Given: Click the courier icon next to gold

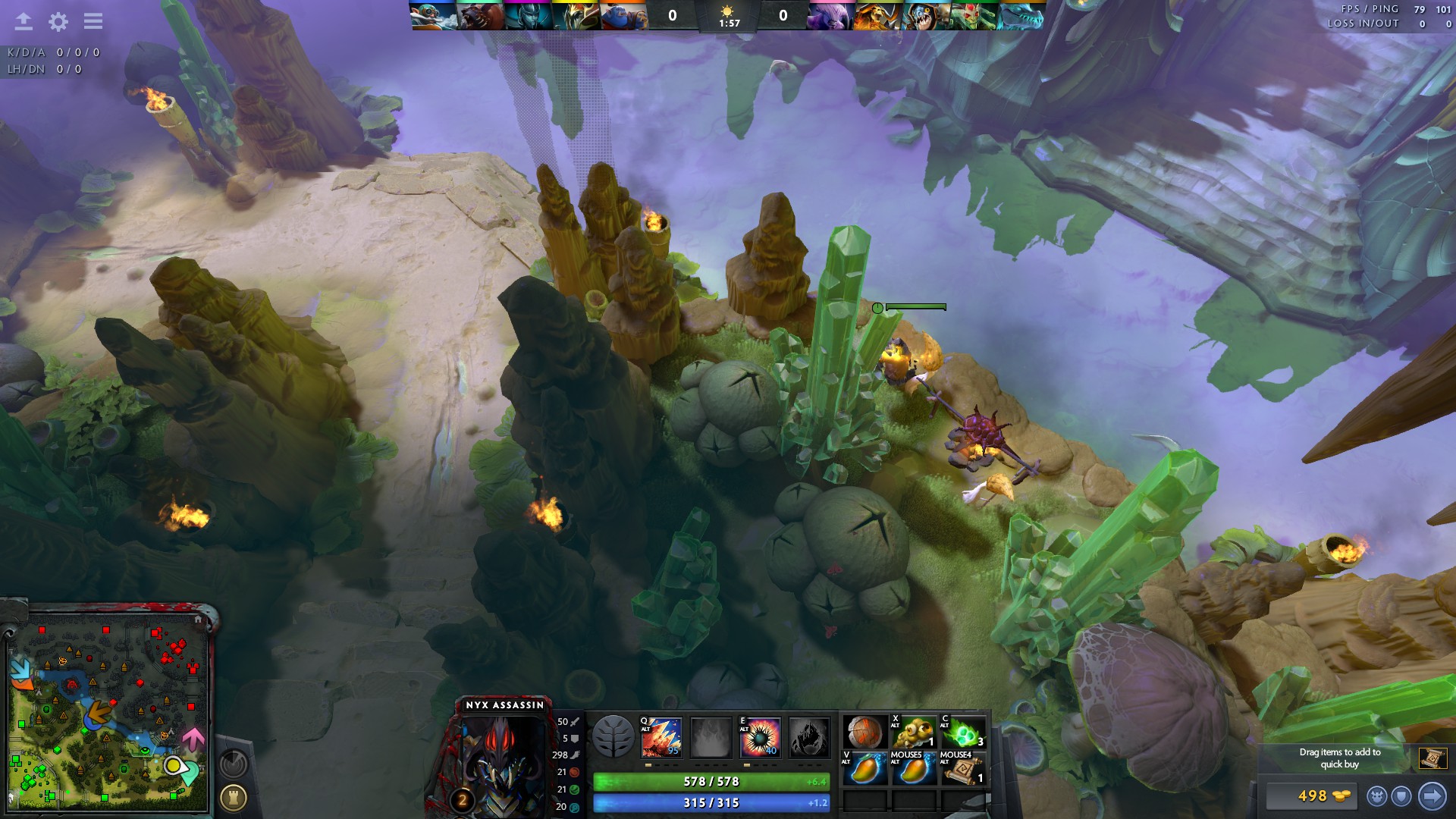Looking at the screenshot, I should tap(1376, 795).
